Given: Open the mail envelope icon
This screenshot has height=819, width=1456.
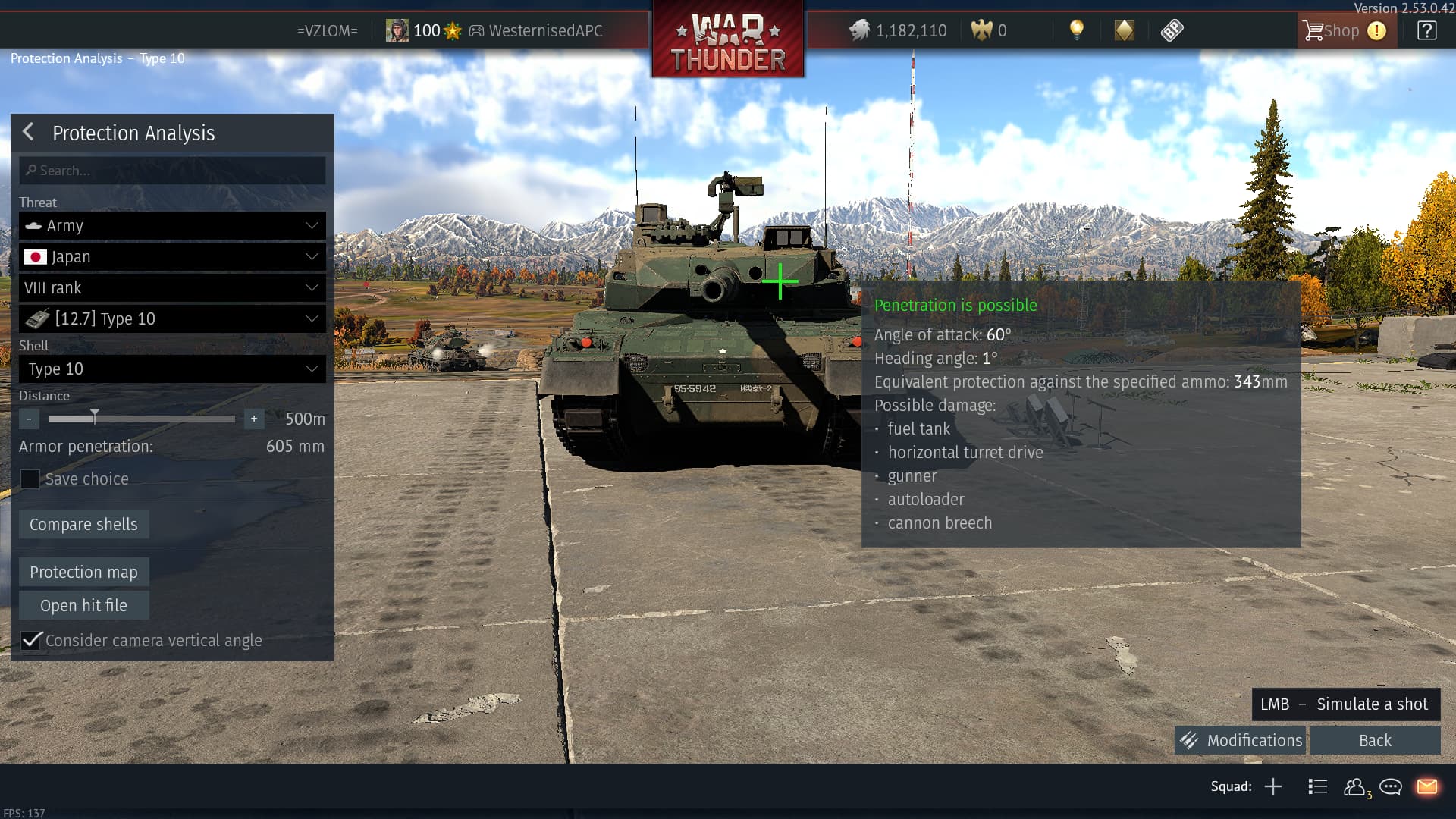Looking at the screenshot, I should pyautogui.click(x=1426, y=786).
